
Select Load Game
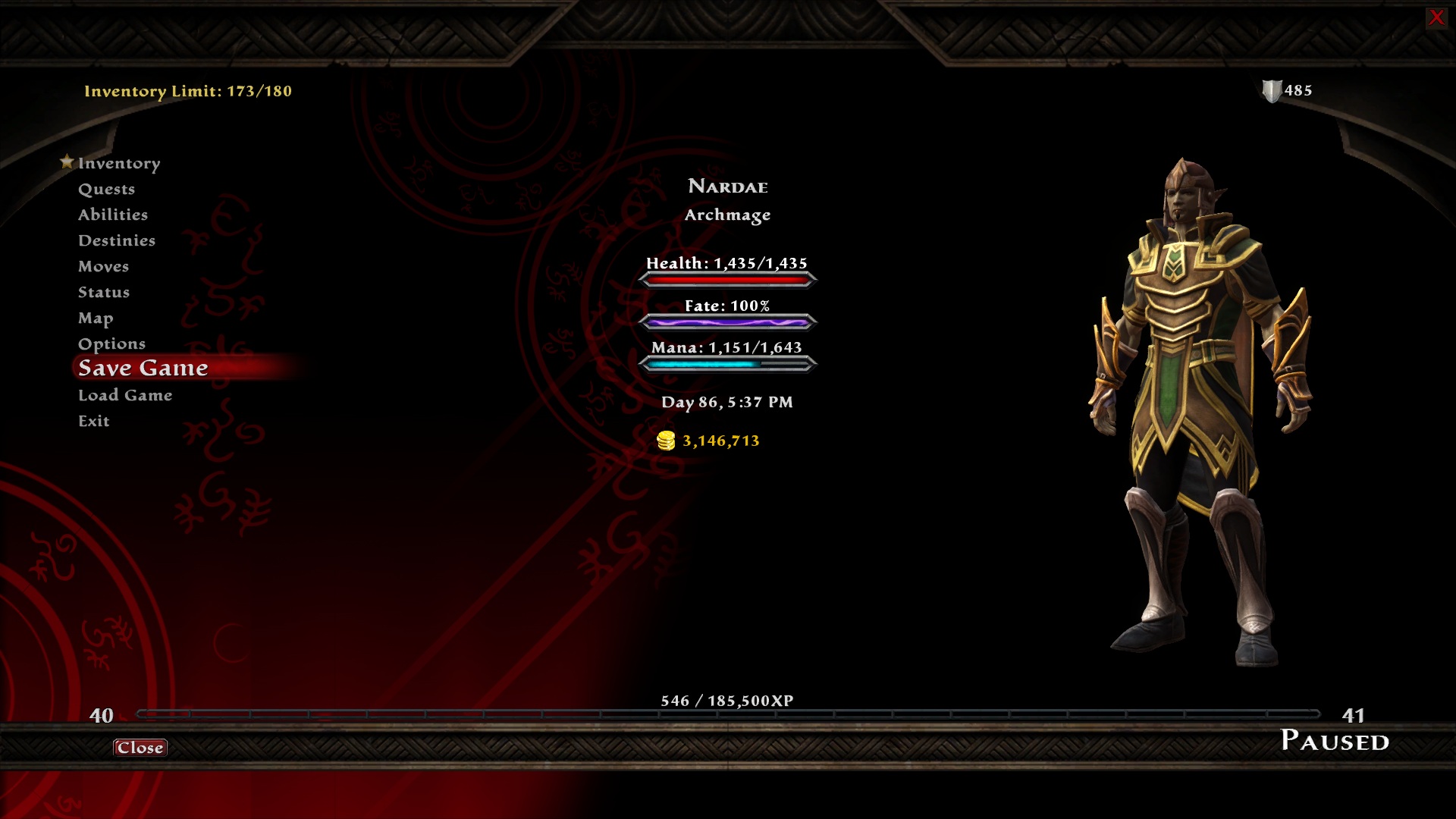click(125, 395)
